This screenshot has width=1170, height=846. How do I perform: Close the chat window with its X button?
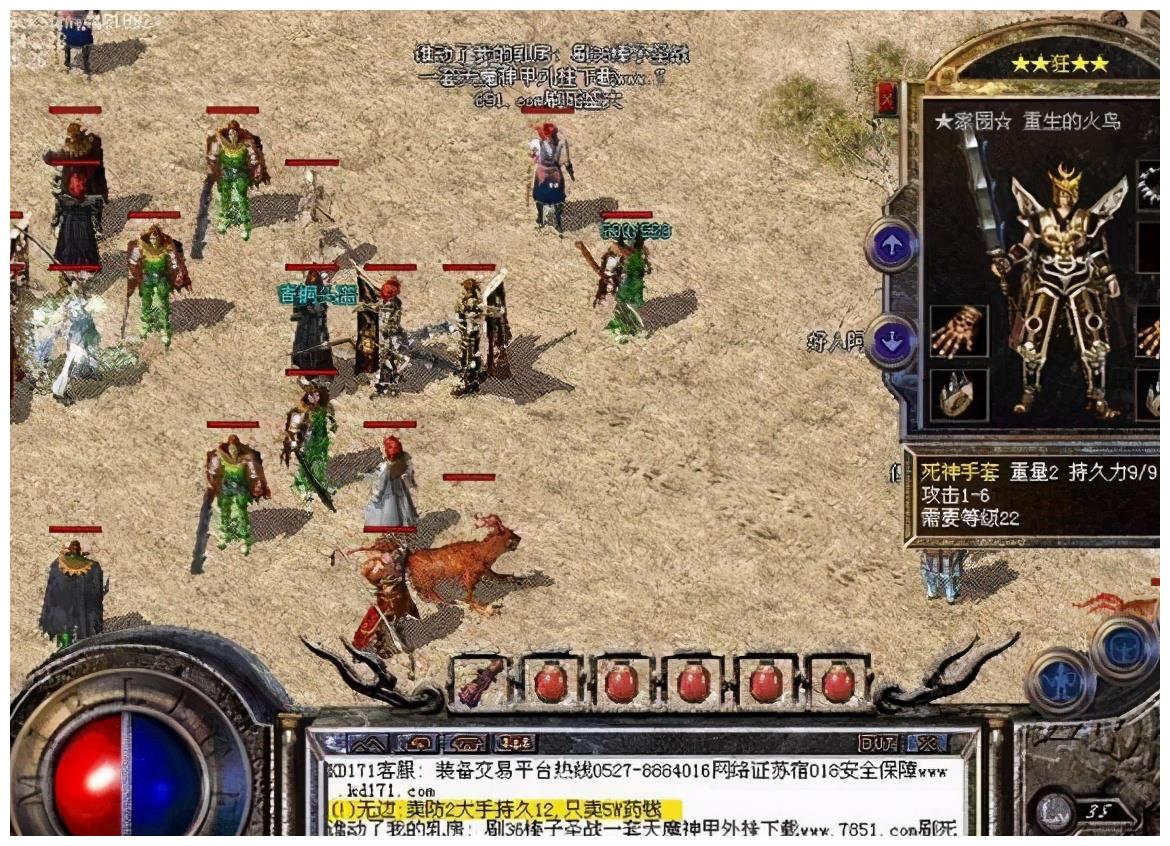pos(929,743)
